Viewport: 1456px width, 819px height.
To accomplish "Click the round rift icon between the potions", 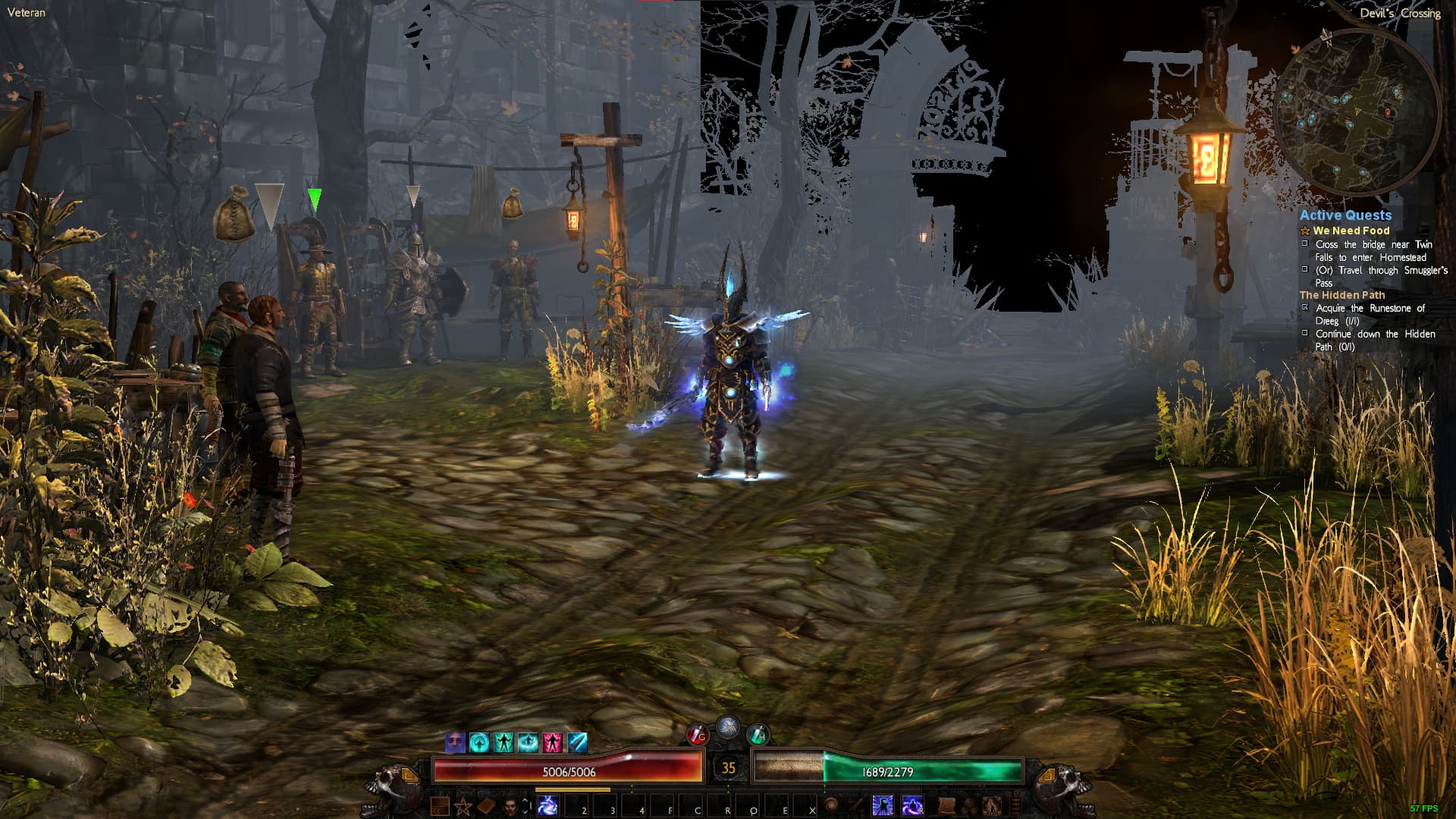I will coord(727,726).
